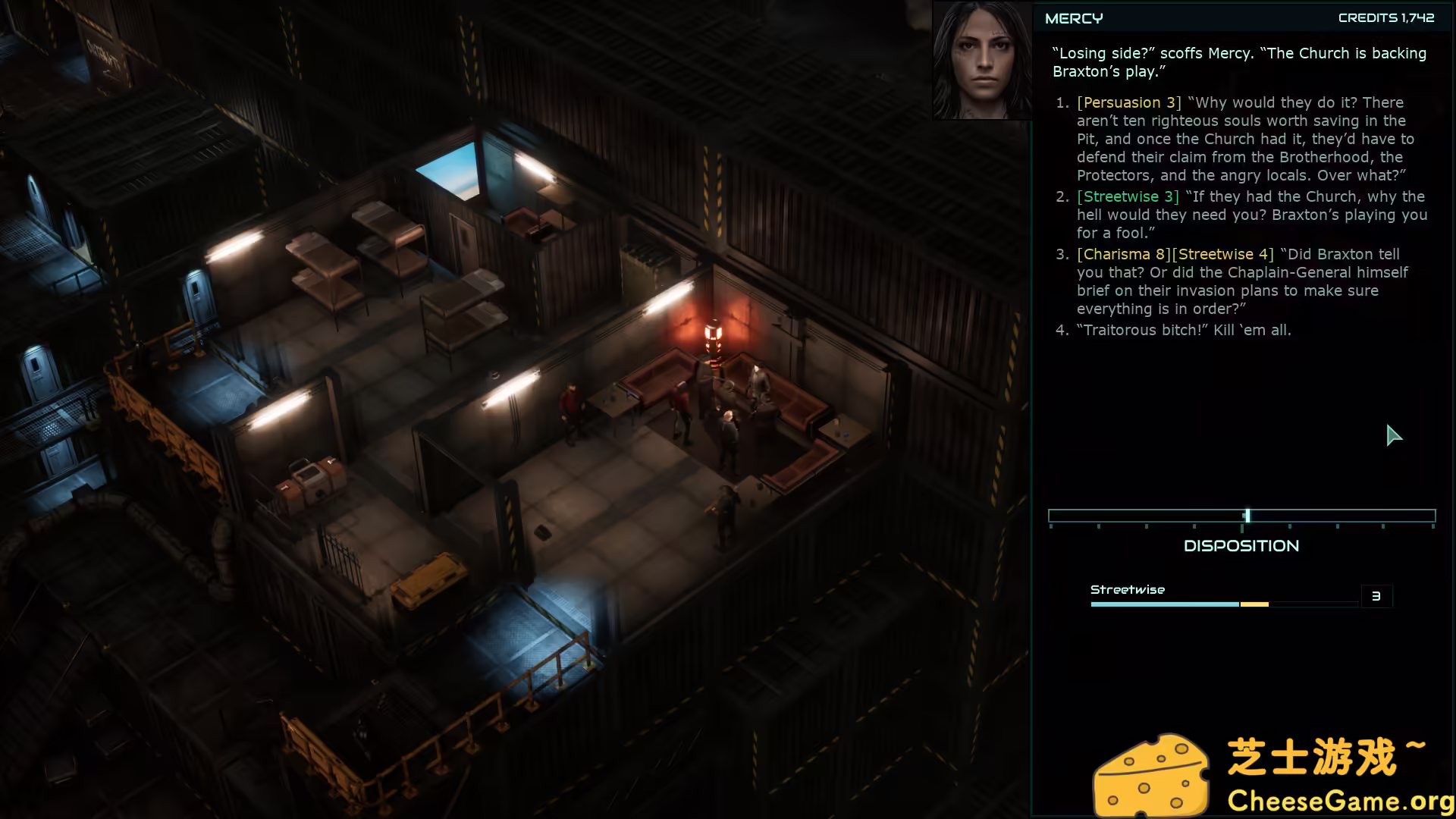
Task: Click the Streetwise value box showing 3
Action: 1376,596
